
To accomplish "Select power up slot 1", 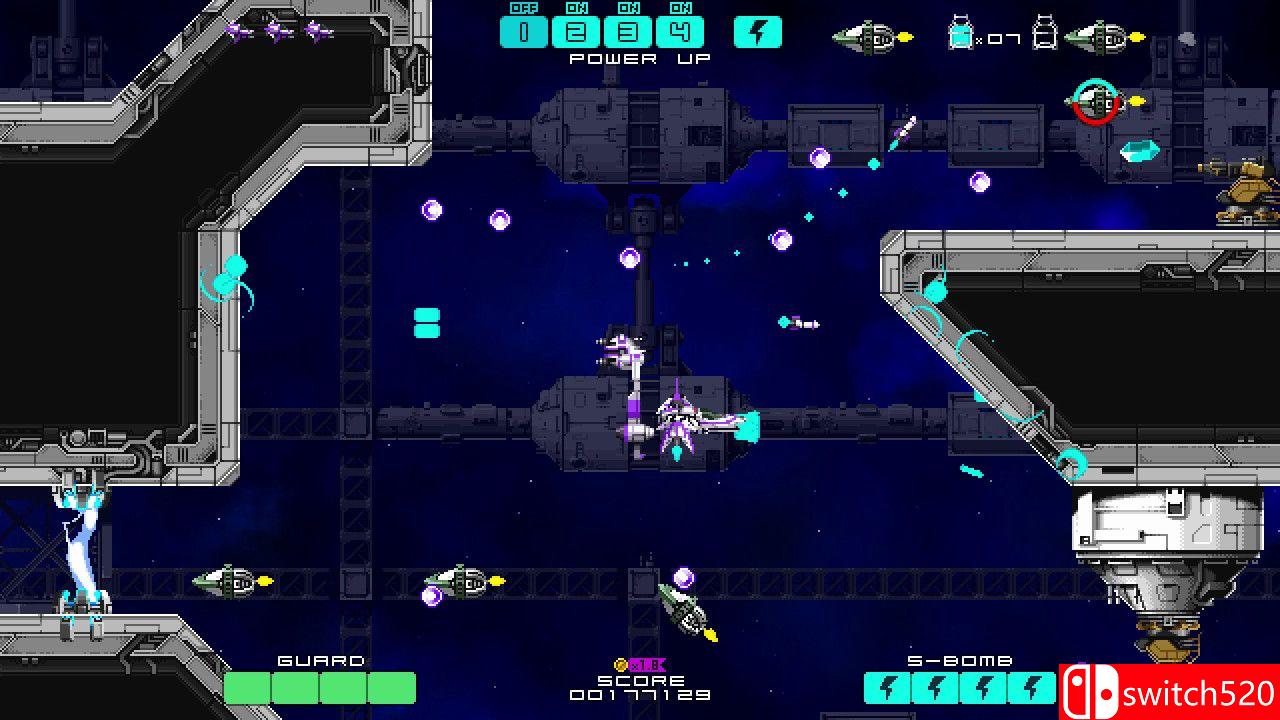I will pos(524,32).
